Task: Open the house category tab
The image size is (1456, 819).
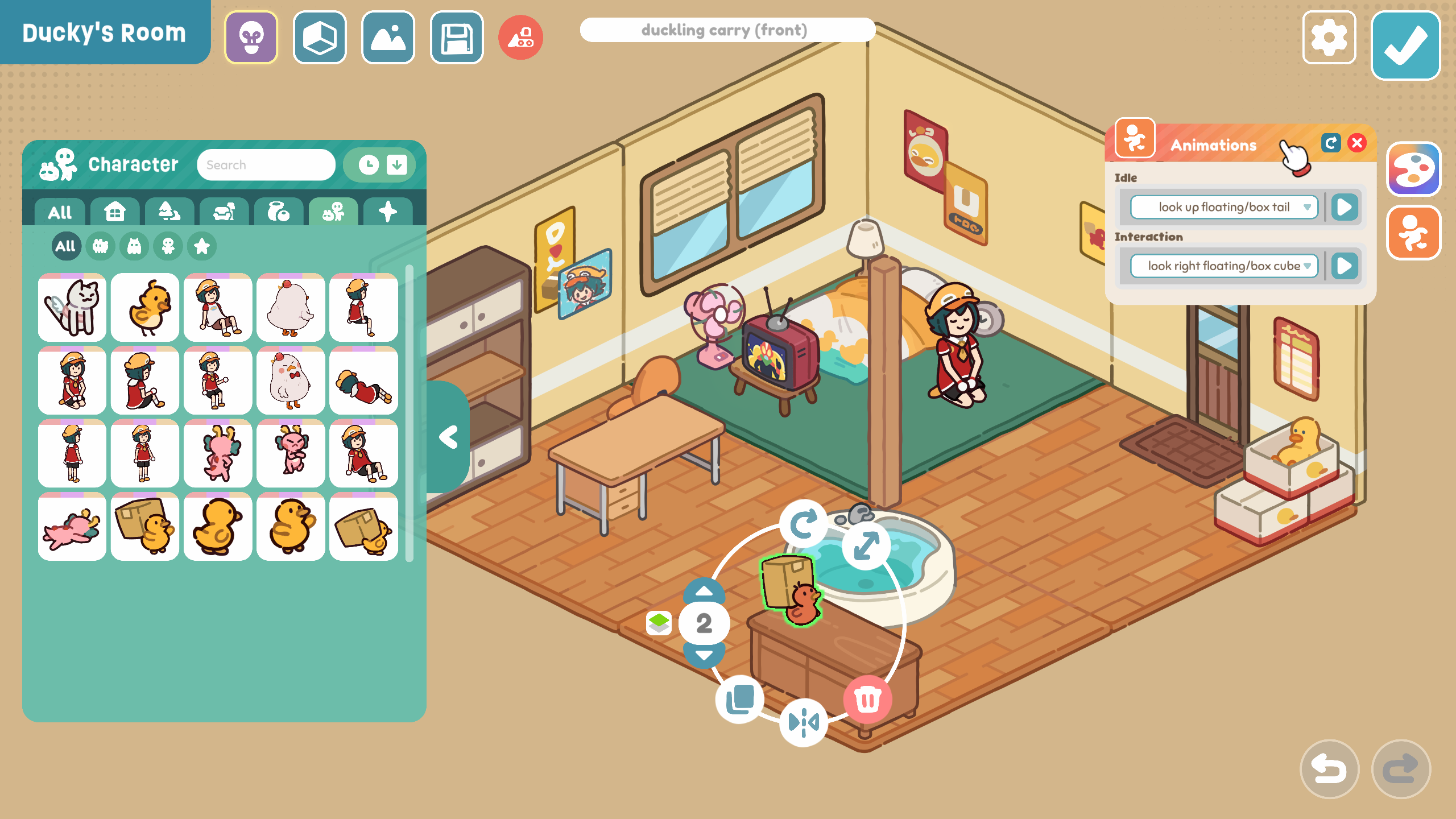Action: click(x=115, y=212)
